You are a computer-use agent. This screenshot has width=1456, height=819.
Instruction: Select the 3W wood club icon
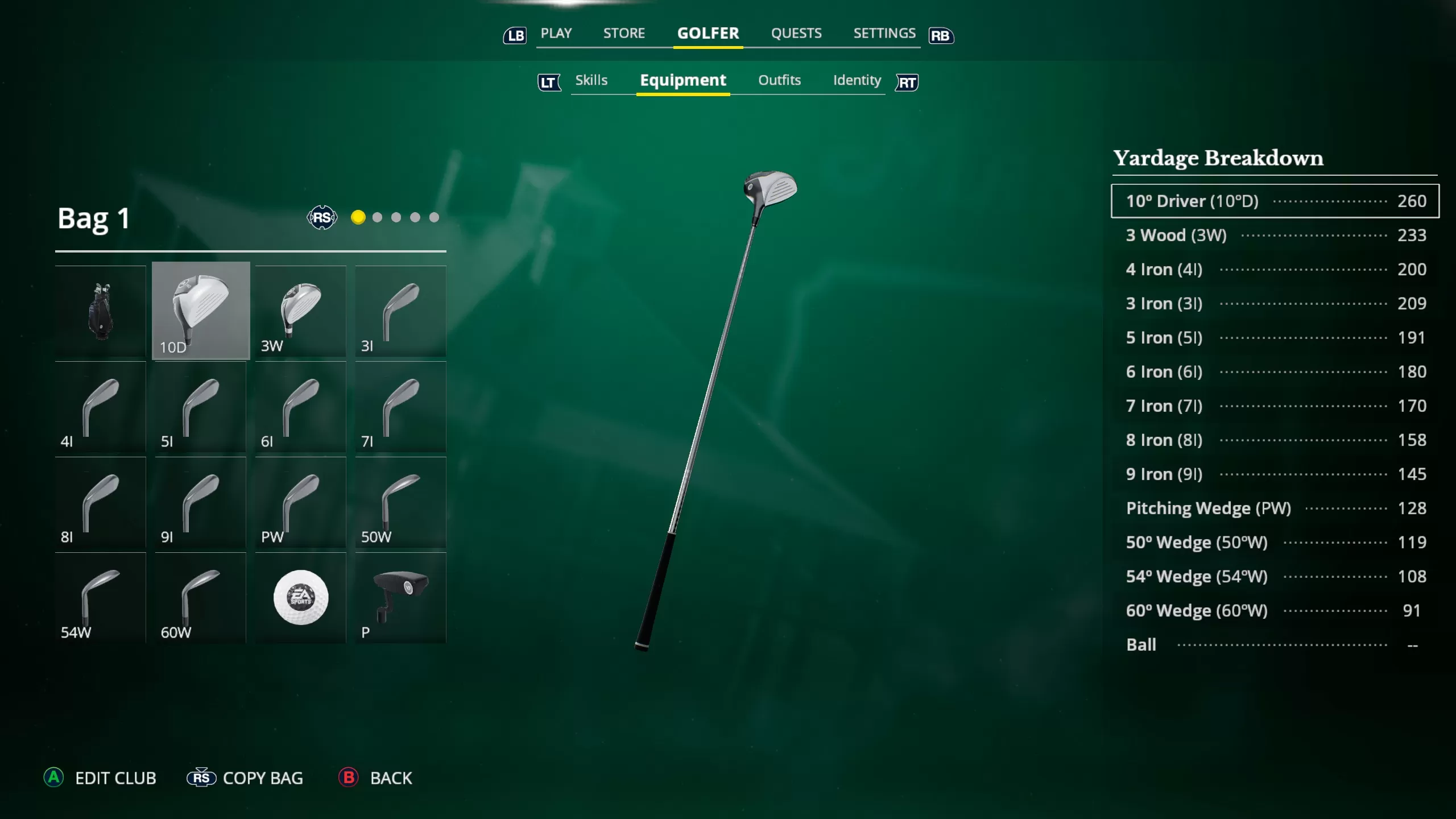point(300,310)
